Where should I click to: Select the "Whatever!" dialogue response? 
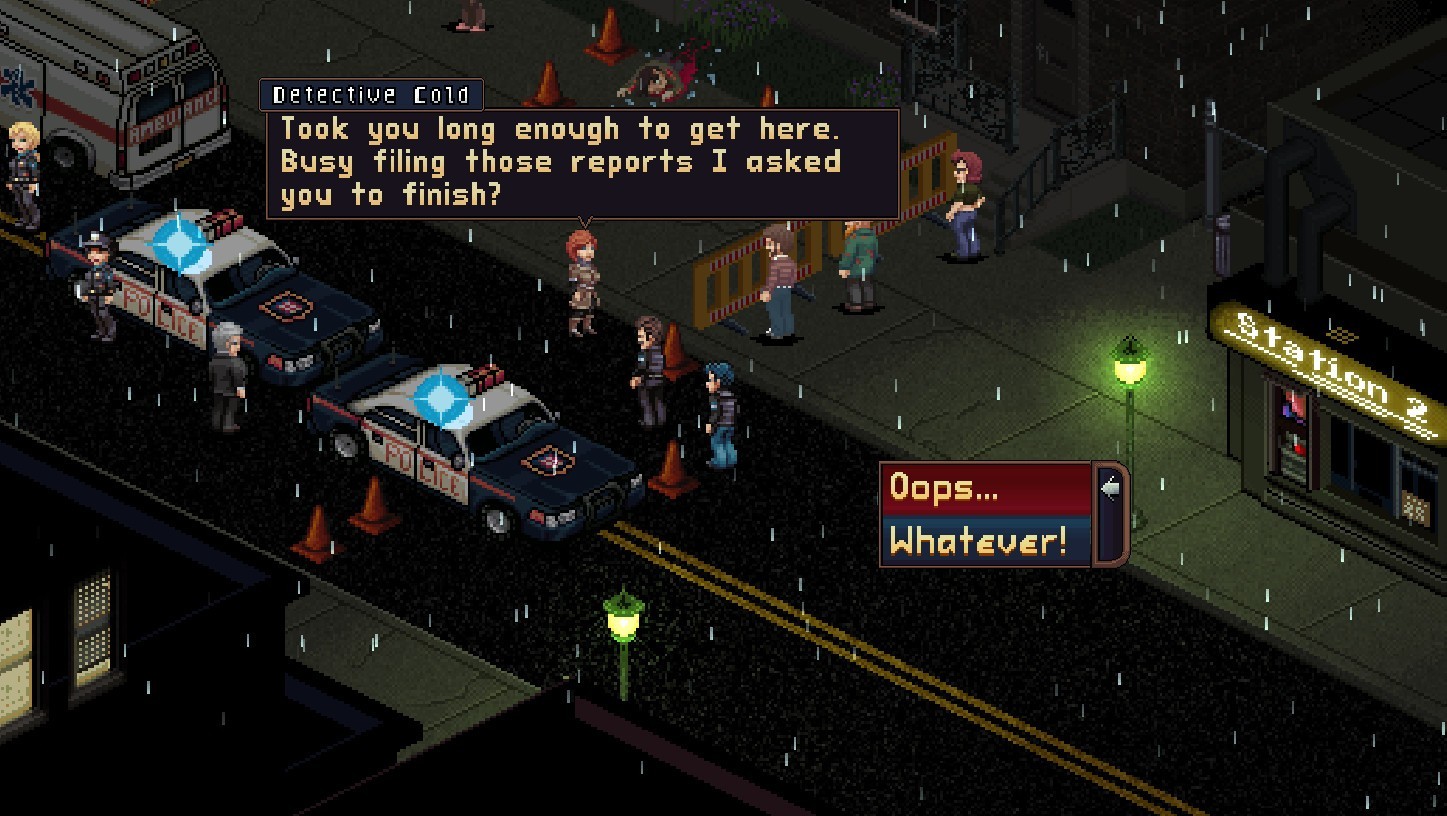[x=985, y=541]
